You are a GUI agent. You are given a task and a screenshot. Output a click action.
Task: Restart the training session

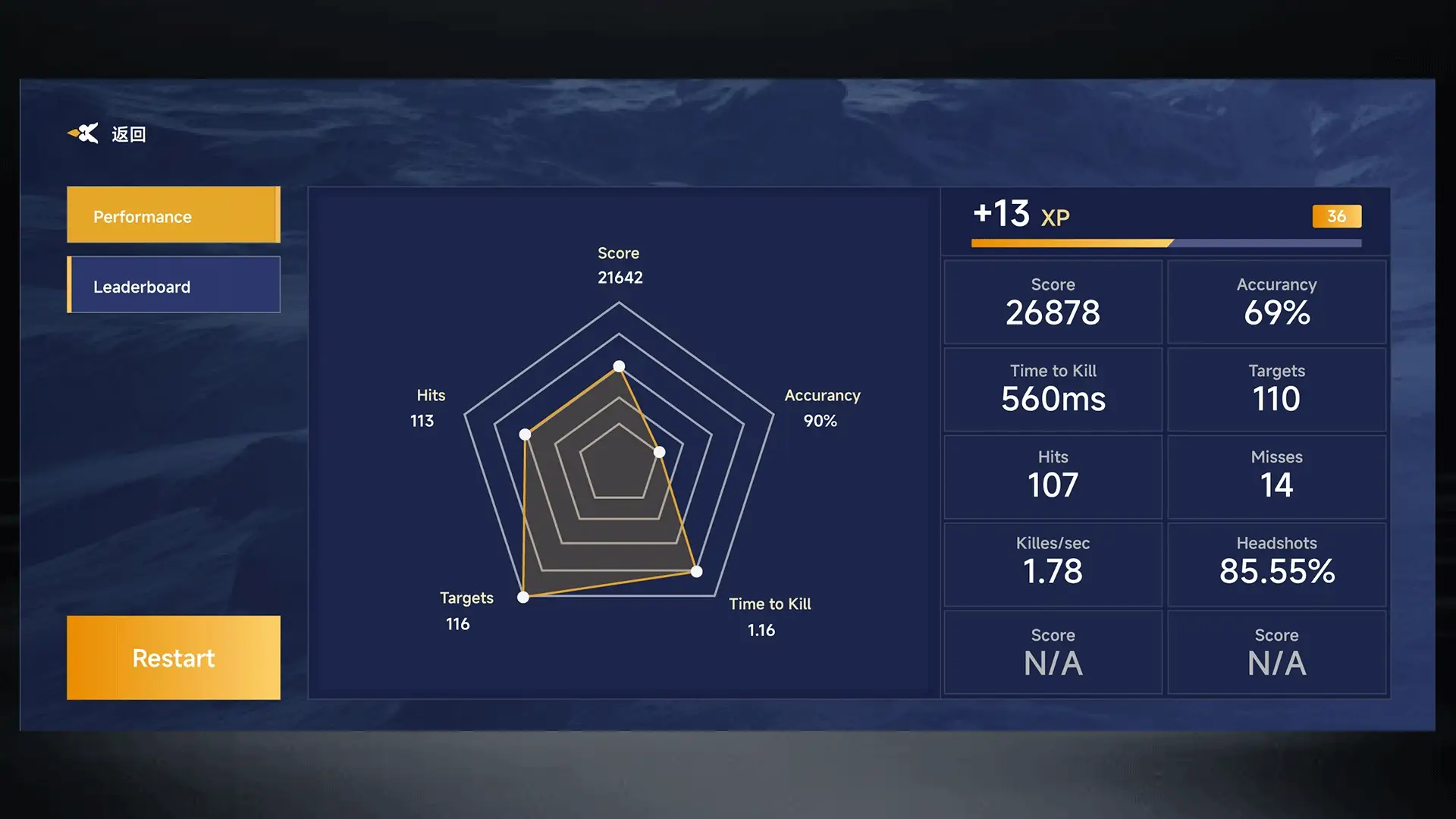174,657
